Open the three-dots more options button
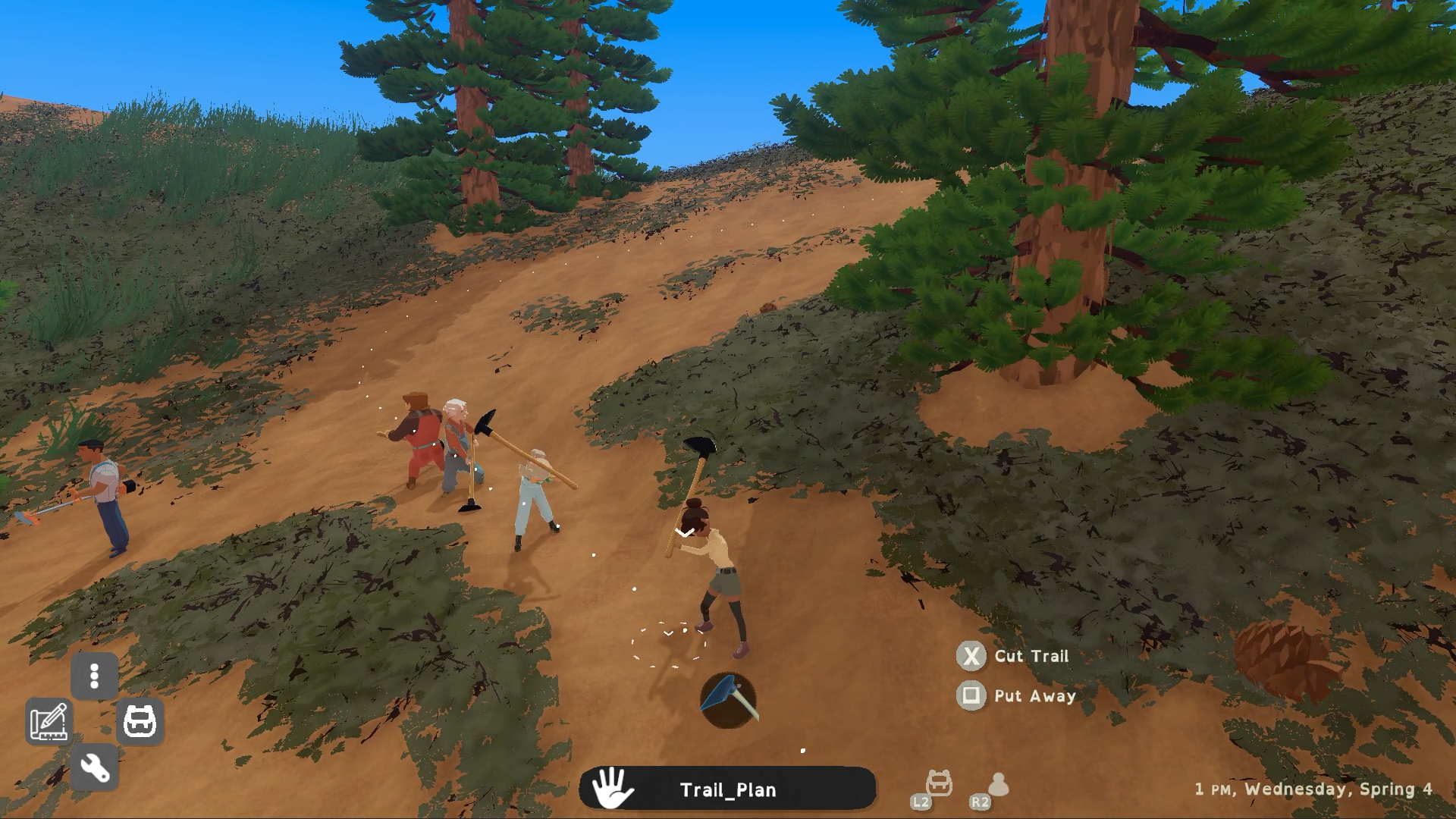The image size is (1456, 819). [95, 676]
